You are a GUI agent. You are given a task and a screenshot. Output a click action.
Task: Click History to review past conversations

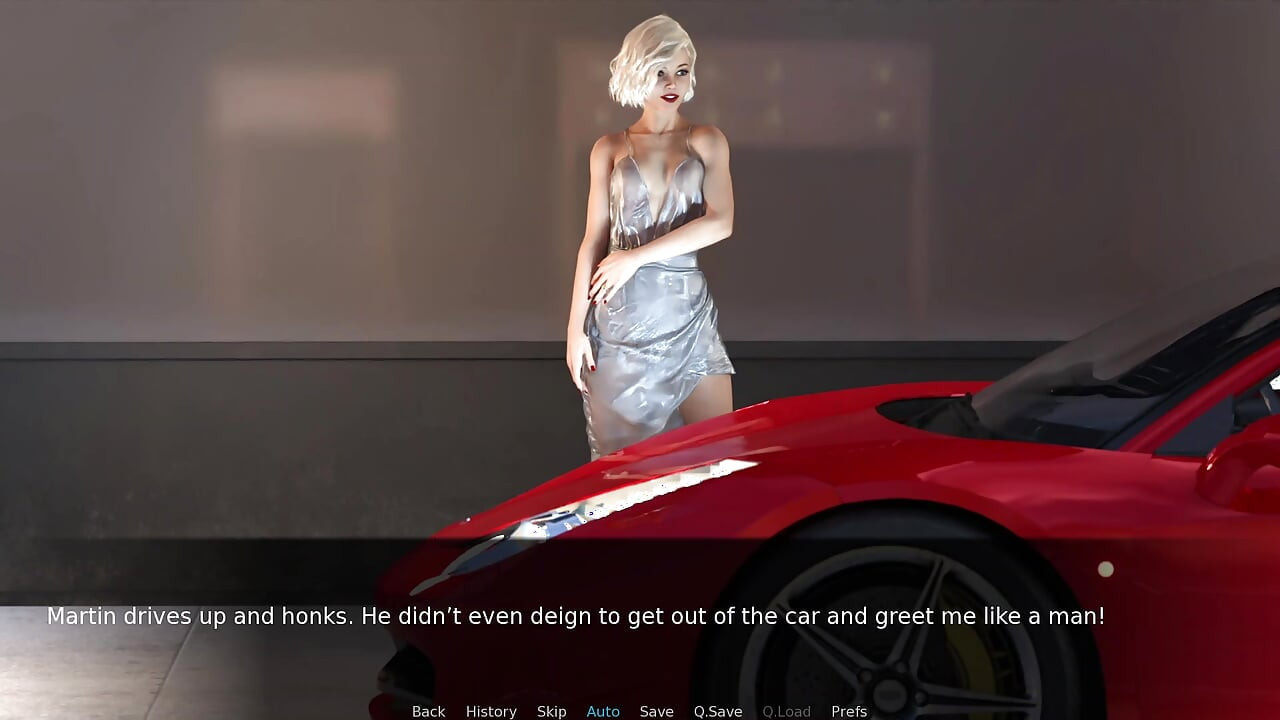pyautogui.click(x=491, y=711)
